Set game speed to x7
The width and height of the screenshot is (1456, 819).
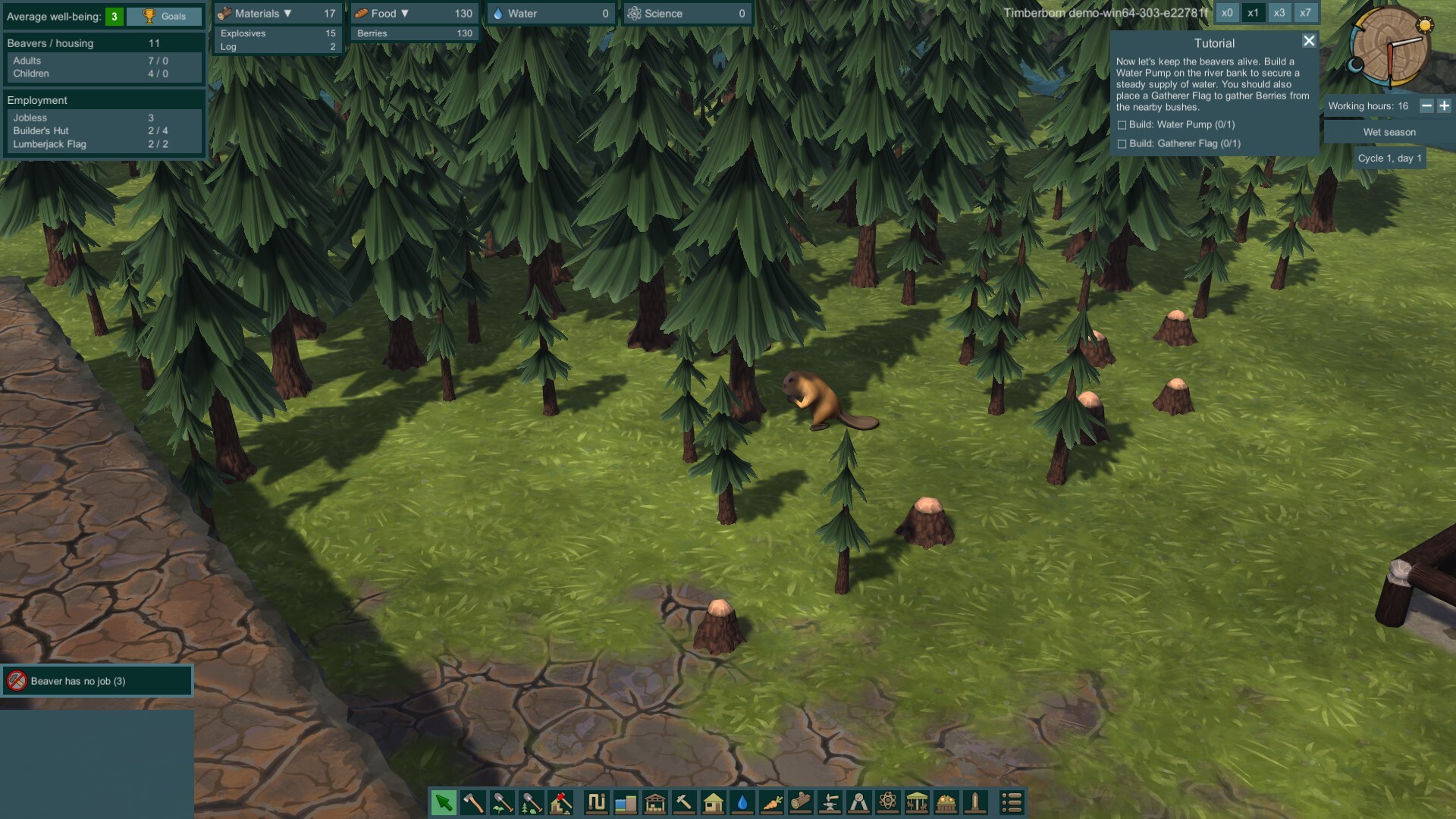1305,13
